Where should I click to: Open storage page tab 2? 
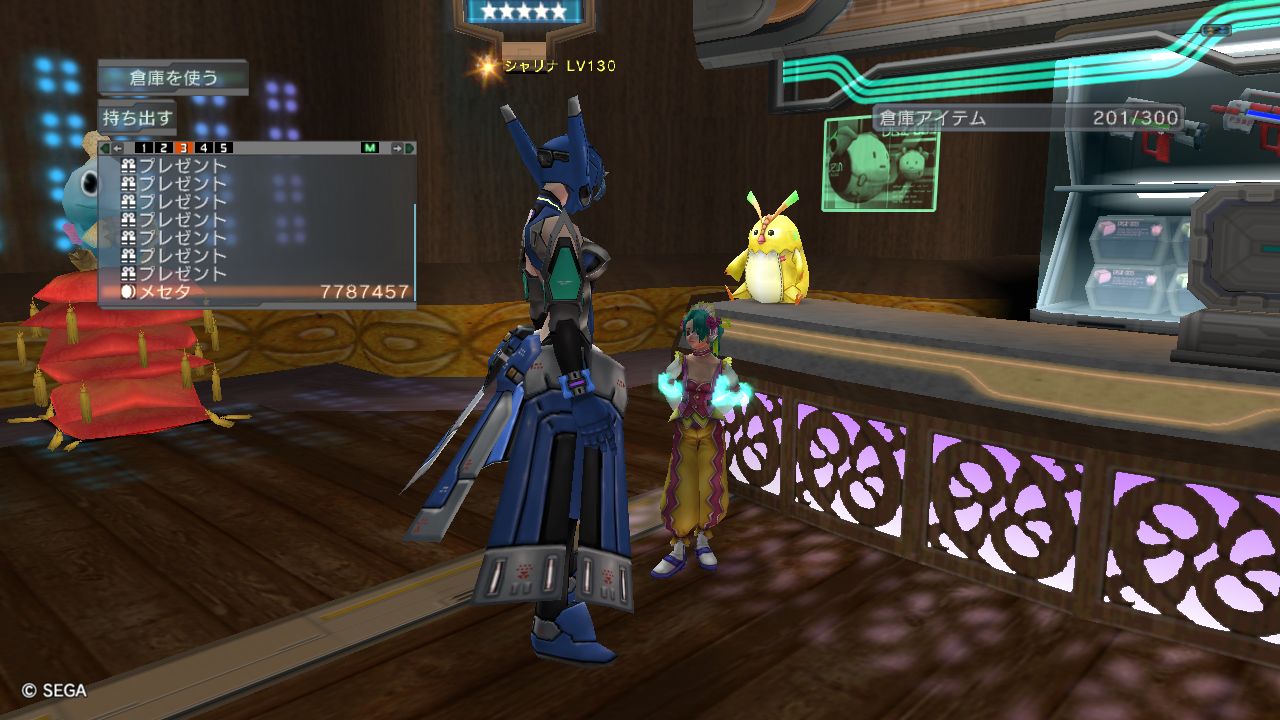[163, 148]
